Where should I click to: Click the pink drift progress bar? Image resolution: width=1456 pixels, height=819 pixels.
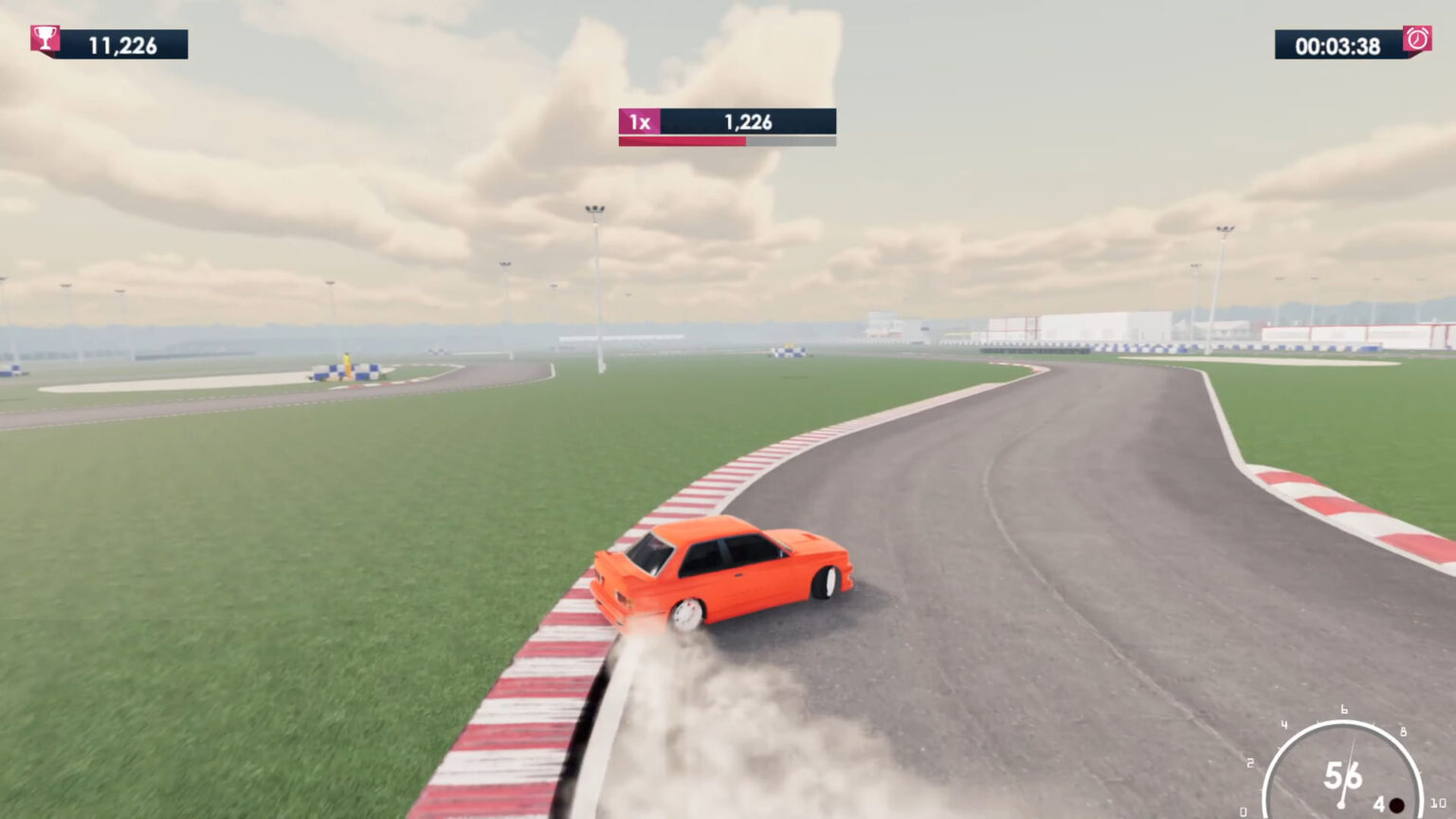(684, 139)
